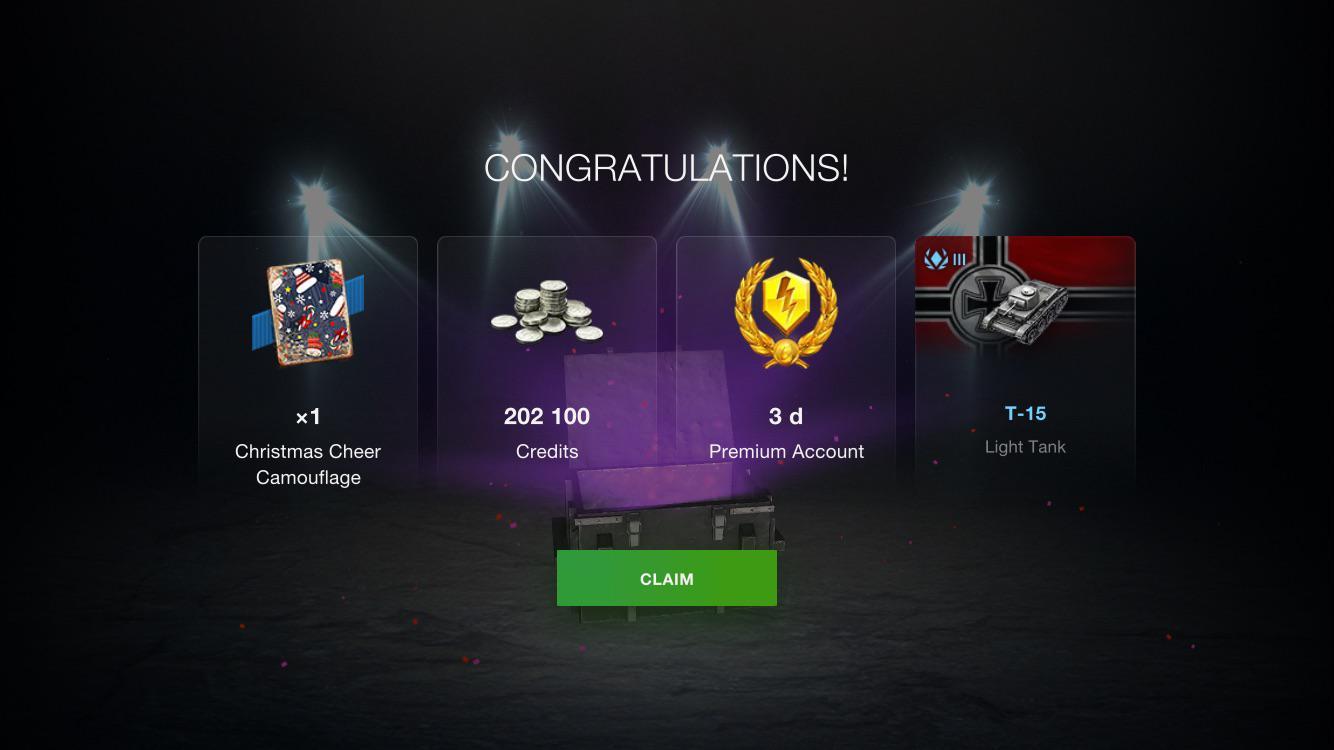Open the T-15 vehicle link
Viewport: 1334px width, 750px height.
click(x=1024, y=412)
